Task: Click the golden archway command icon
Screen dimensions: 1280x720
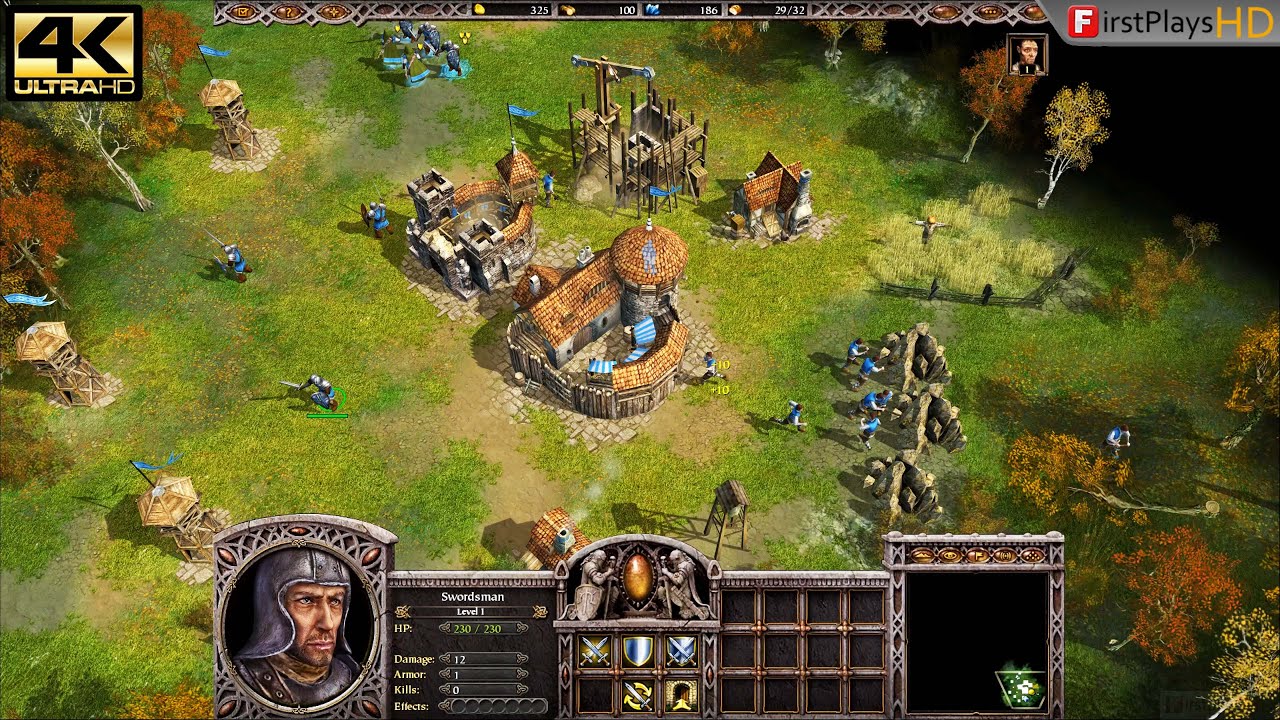Action: [x=681, y=692]
